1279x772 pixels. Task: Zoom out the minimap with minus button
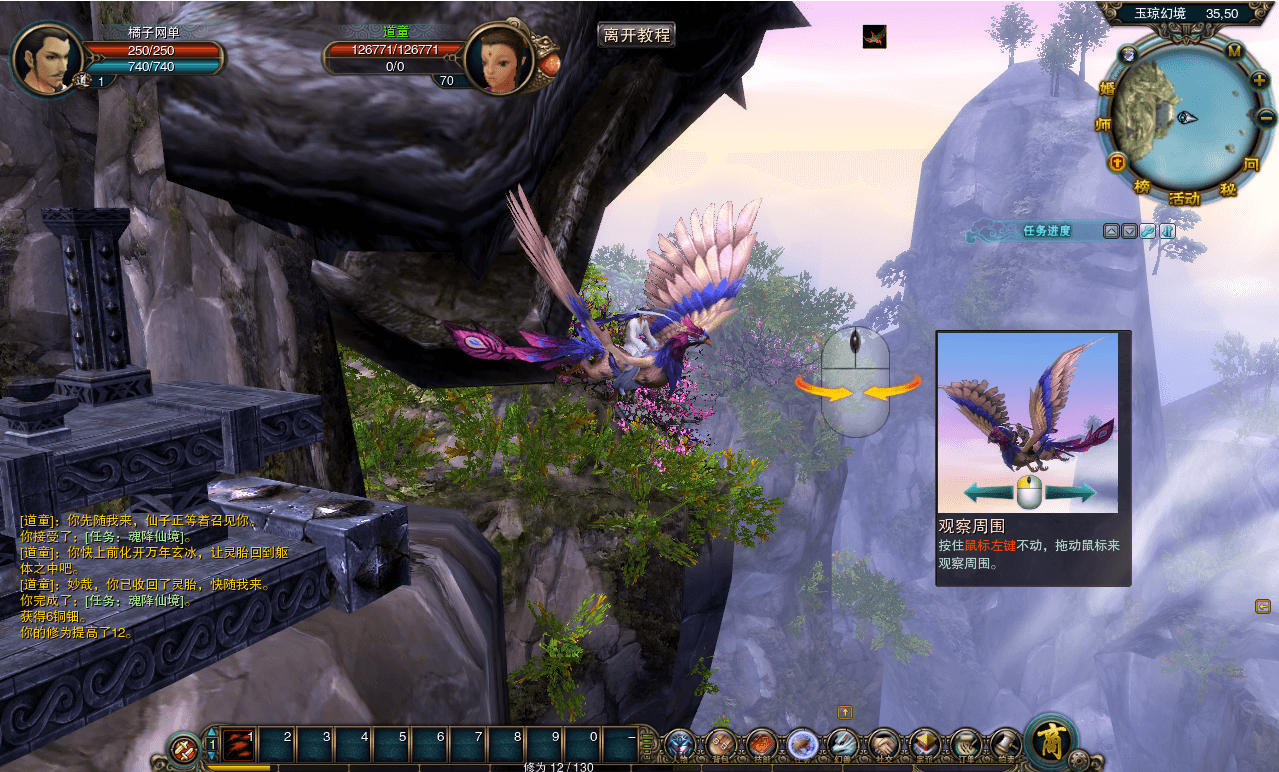(1265, 117)
